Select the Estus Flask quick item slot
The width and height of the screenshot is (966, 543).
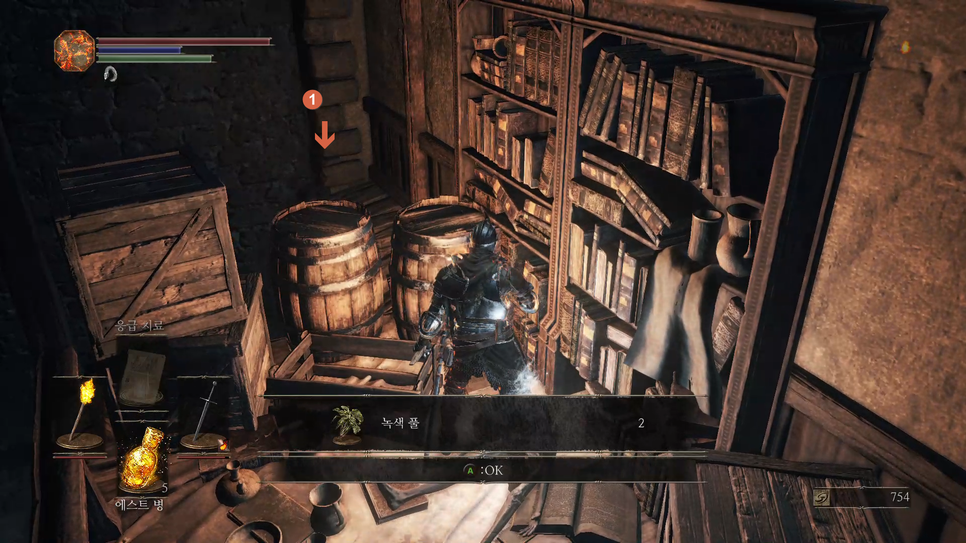click(x=143, y=461)
